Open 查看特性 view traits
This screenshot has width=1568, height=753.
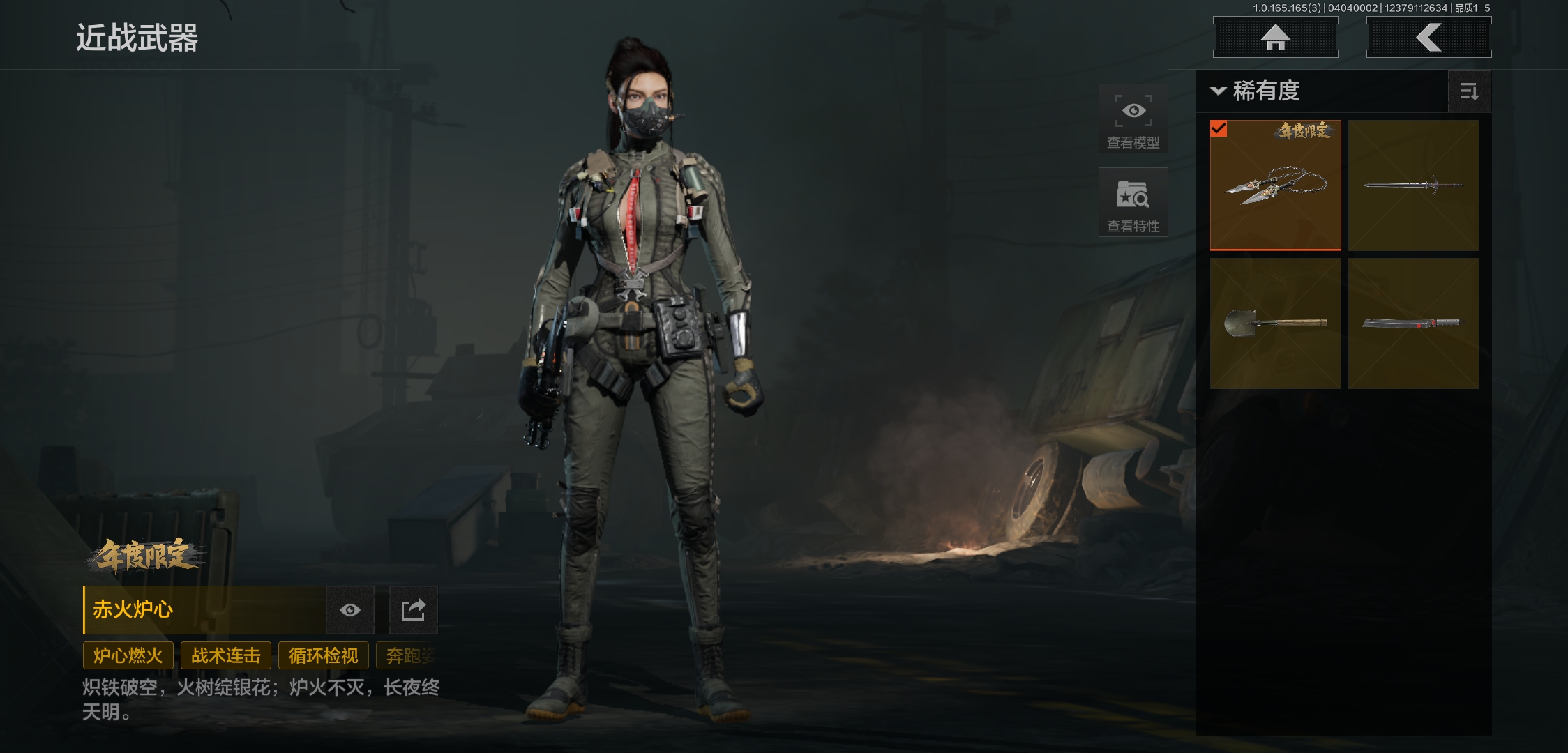pos(1133,203)
